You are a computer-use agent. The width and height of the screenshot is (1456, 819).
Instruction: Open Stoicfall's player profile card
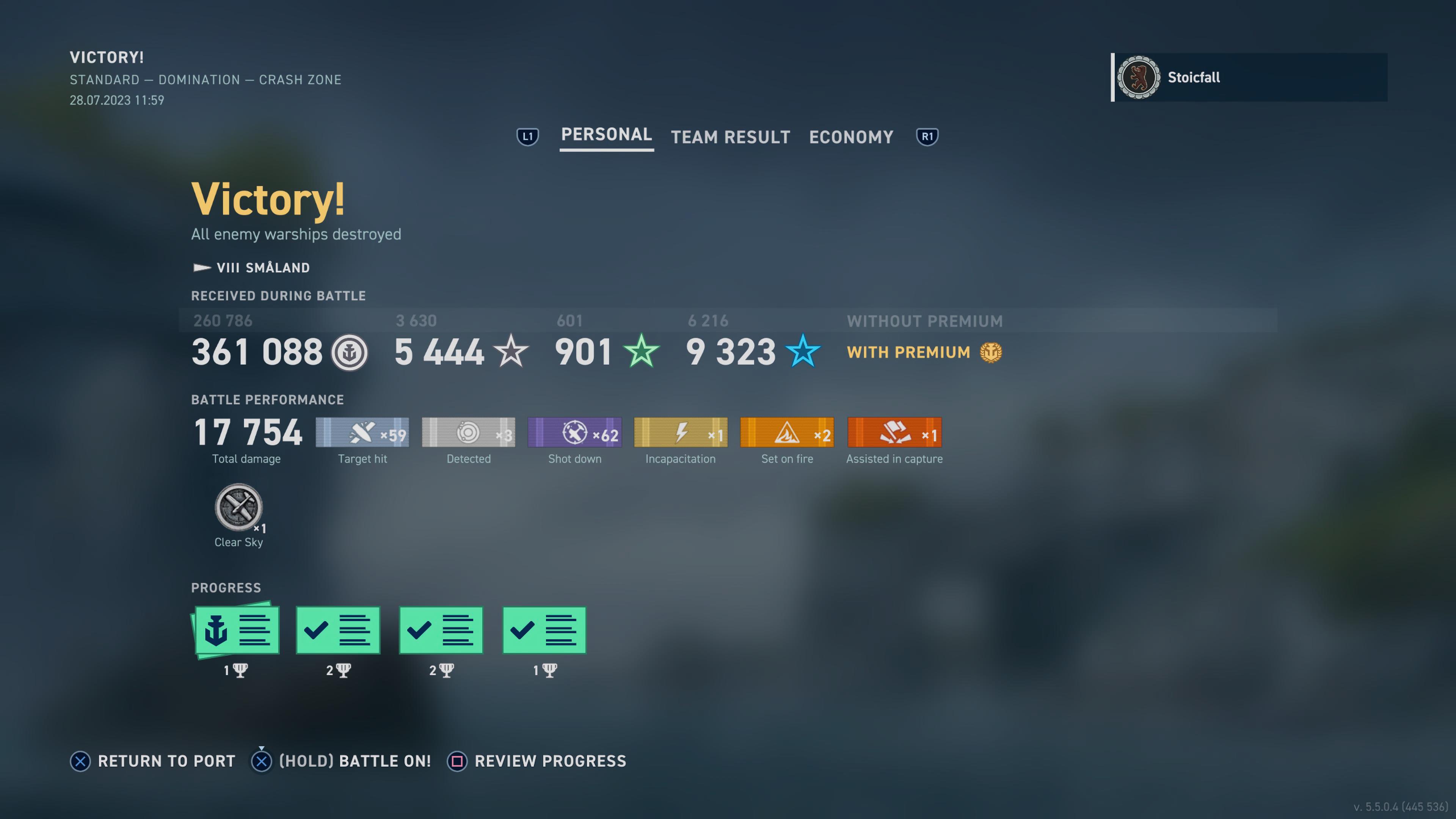click(x=1249, y=77)
